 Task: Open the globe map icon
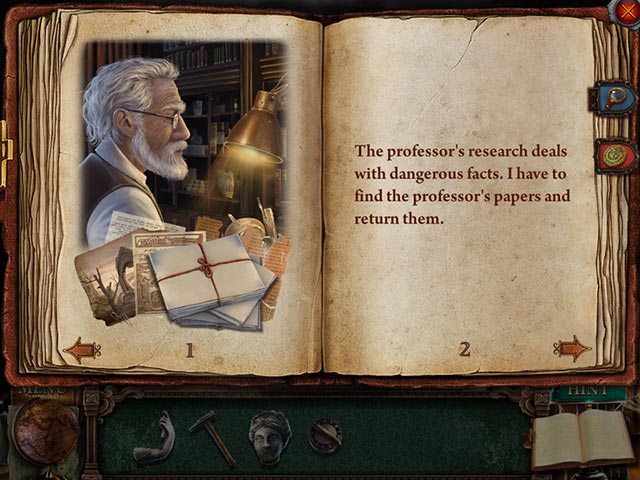[47, 432]
